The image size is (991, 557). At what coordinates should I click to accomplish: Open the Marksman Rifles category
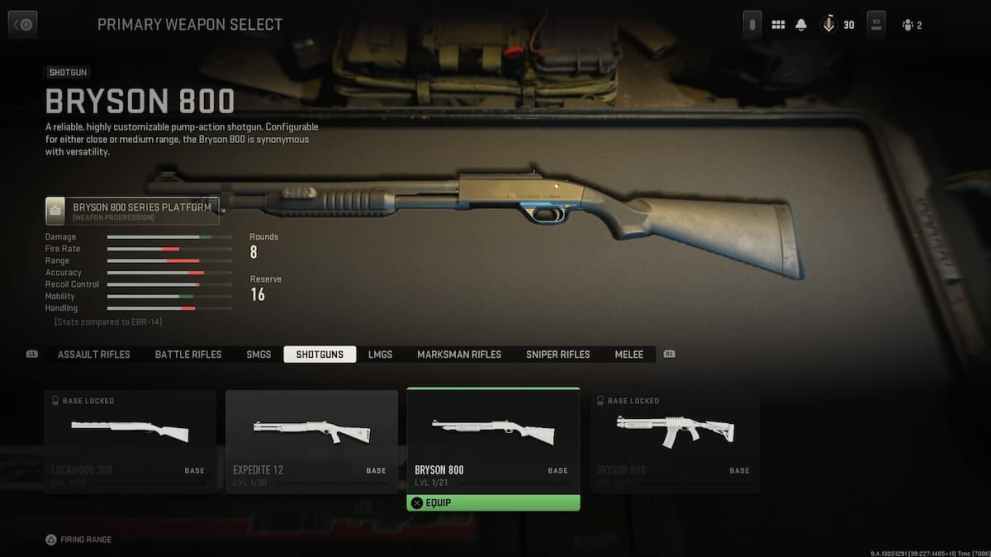point(459,355)
